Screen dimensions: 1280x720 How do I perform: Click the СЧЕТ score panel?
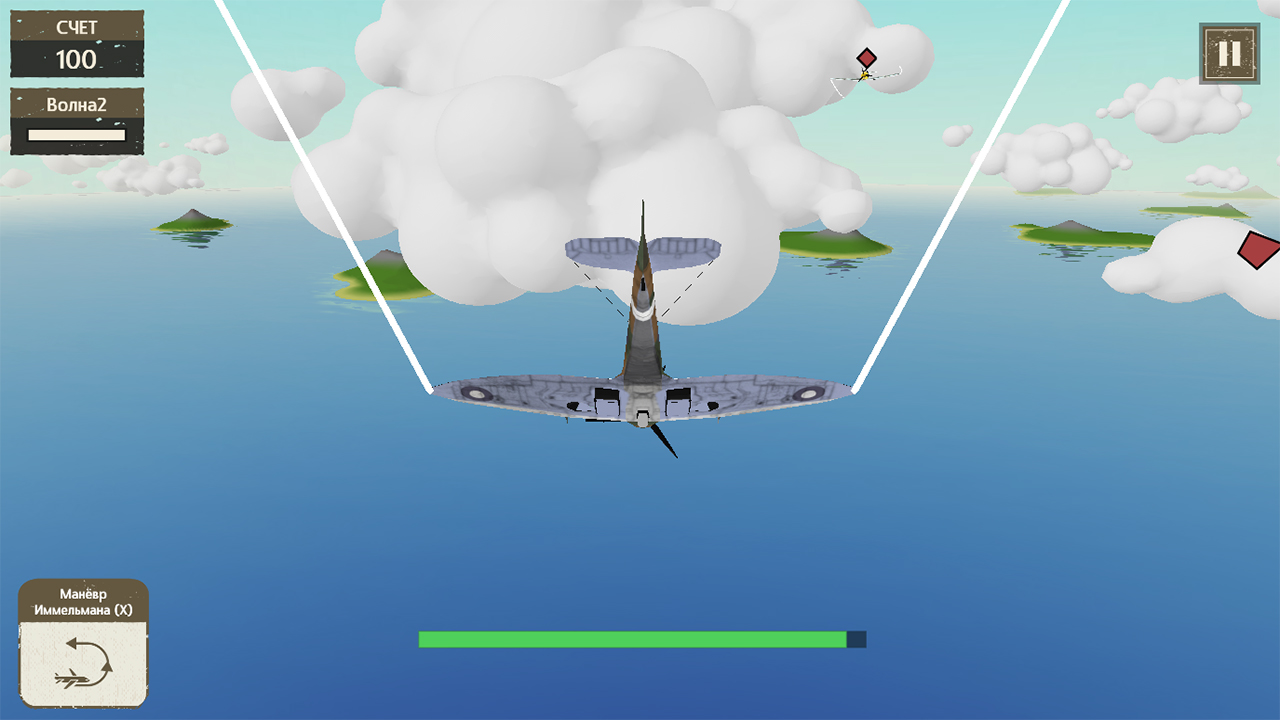pyautogui.click(x=77, y=28)
